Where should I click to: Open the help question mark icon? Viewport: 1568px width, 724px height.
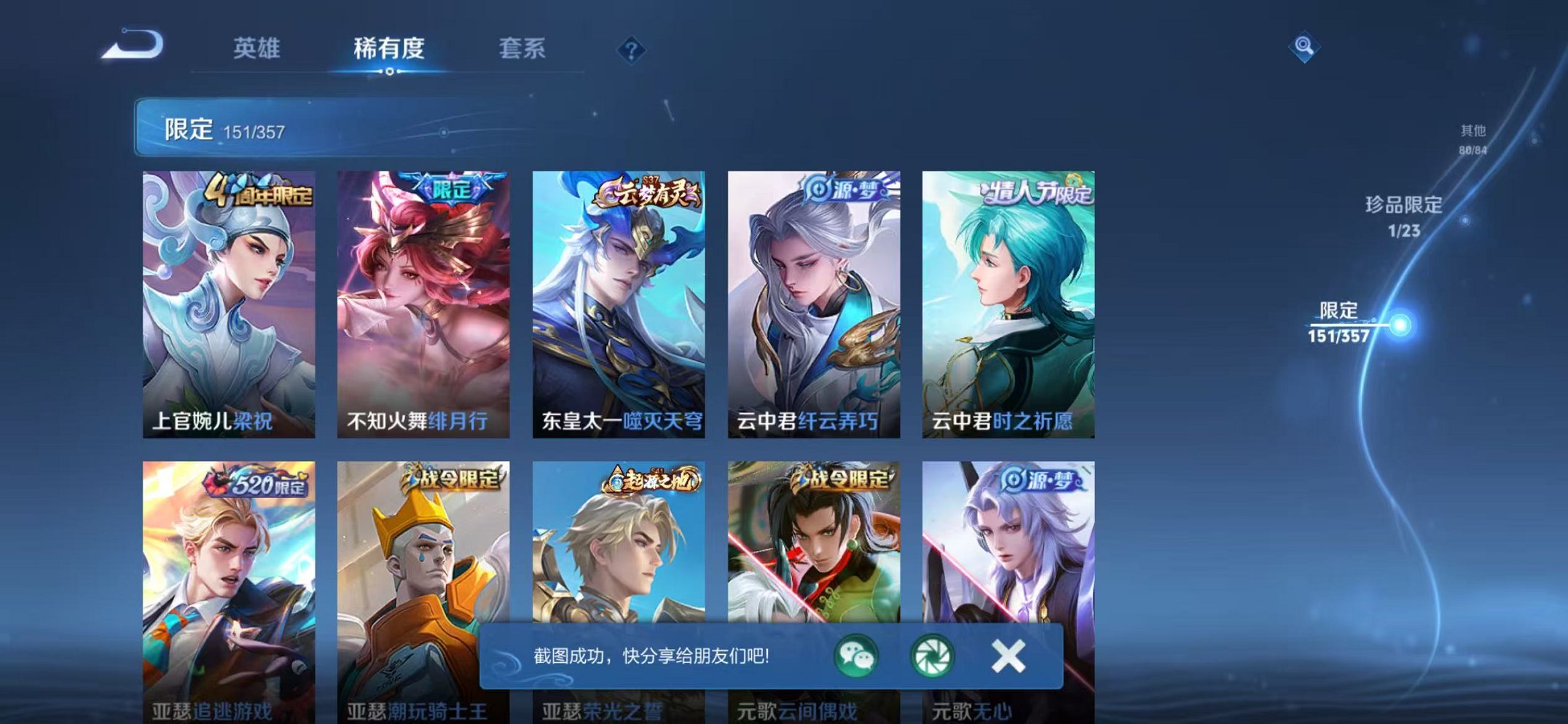(x=632, y=50)
